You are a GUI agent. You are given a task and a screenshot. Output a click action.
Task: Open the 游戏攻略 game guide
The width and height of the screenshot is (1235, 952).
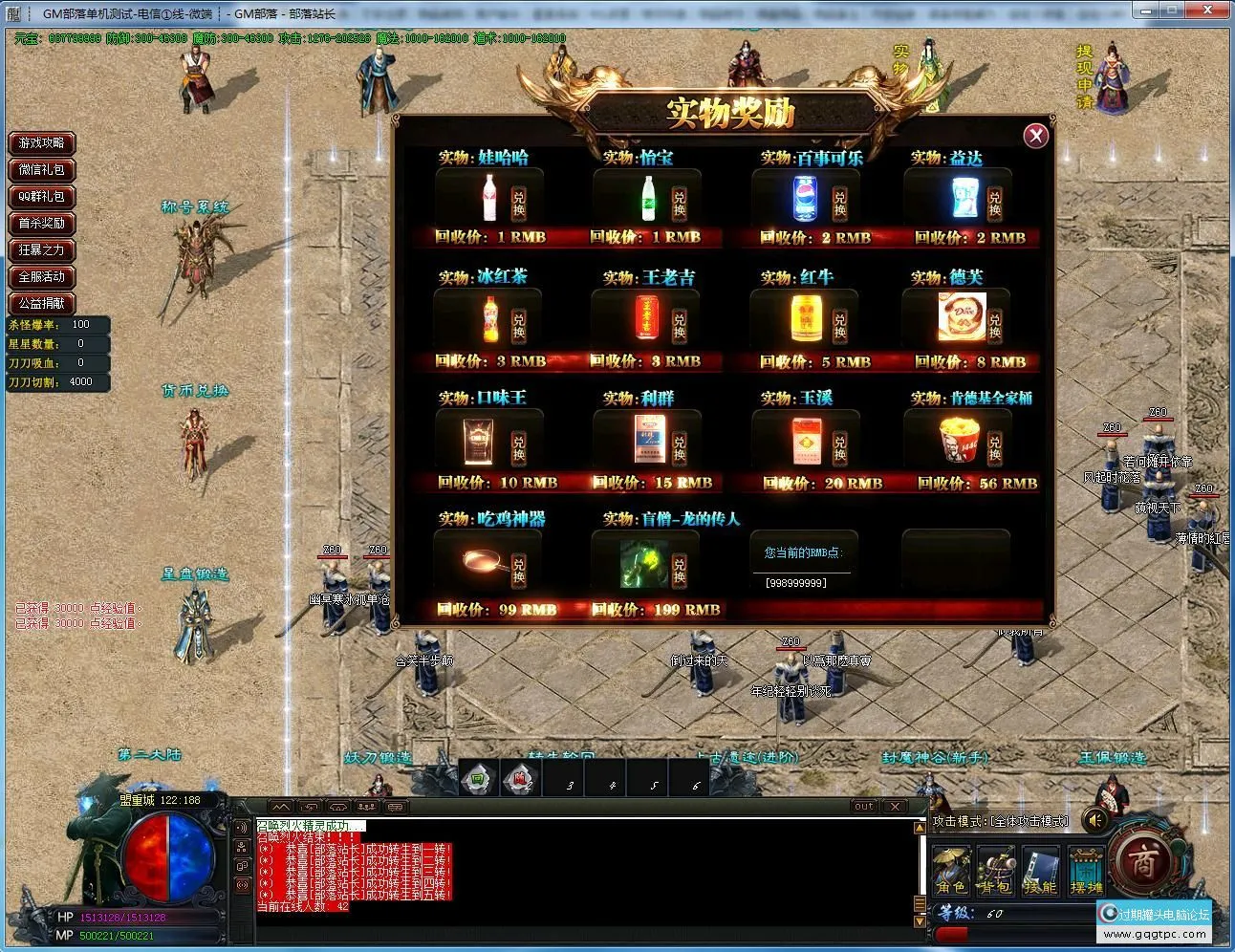point(42,143)
